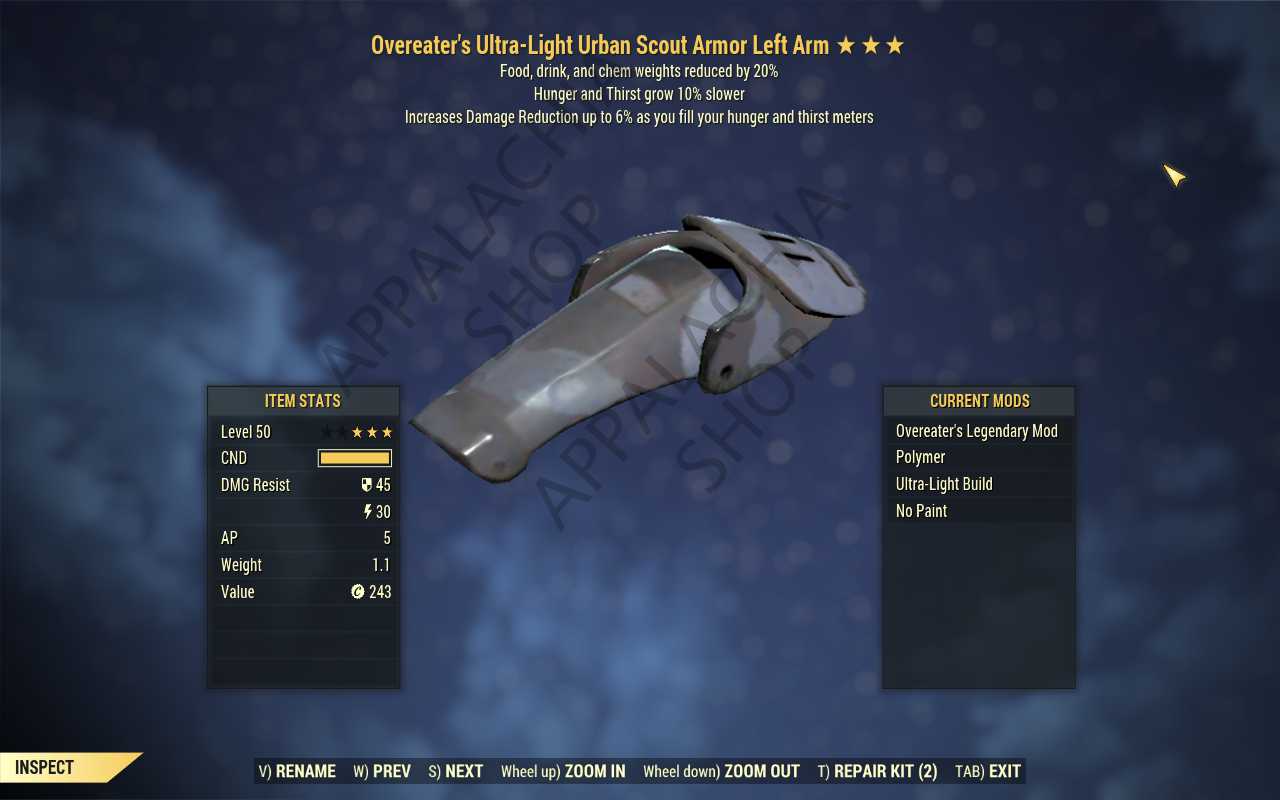
Task: Go to the PREV item
Action: click(x=382, y=771)
